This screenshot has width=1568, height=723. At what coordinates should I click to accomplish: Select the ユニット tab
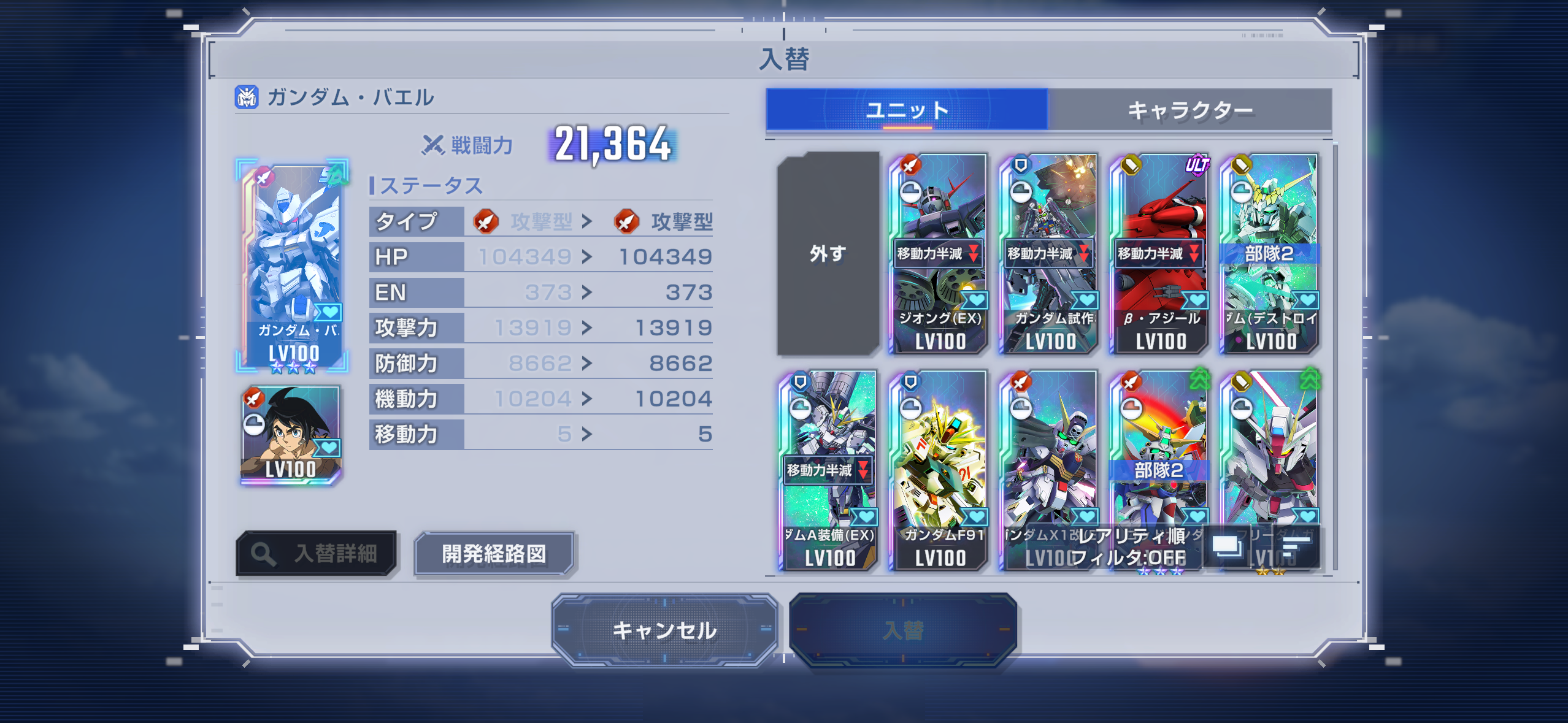[x=907, y=110]
